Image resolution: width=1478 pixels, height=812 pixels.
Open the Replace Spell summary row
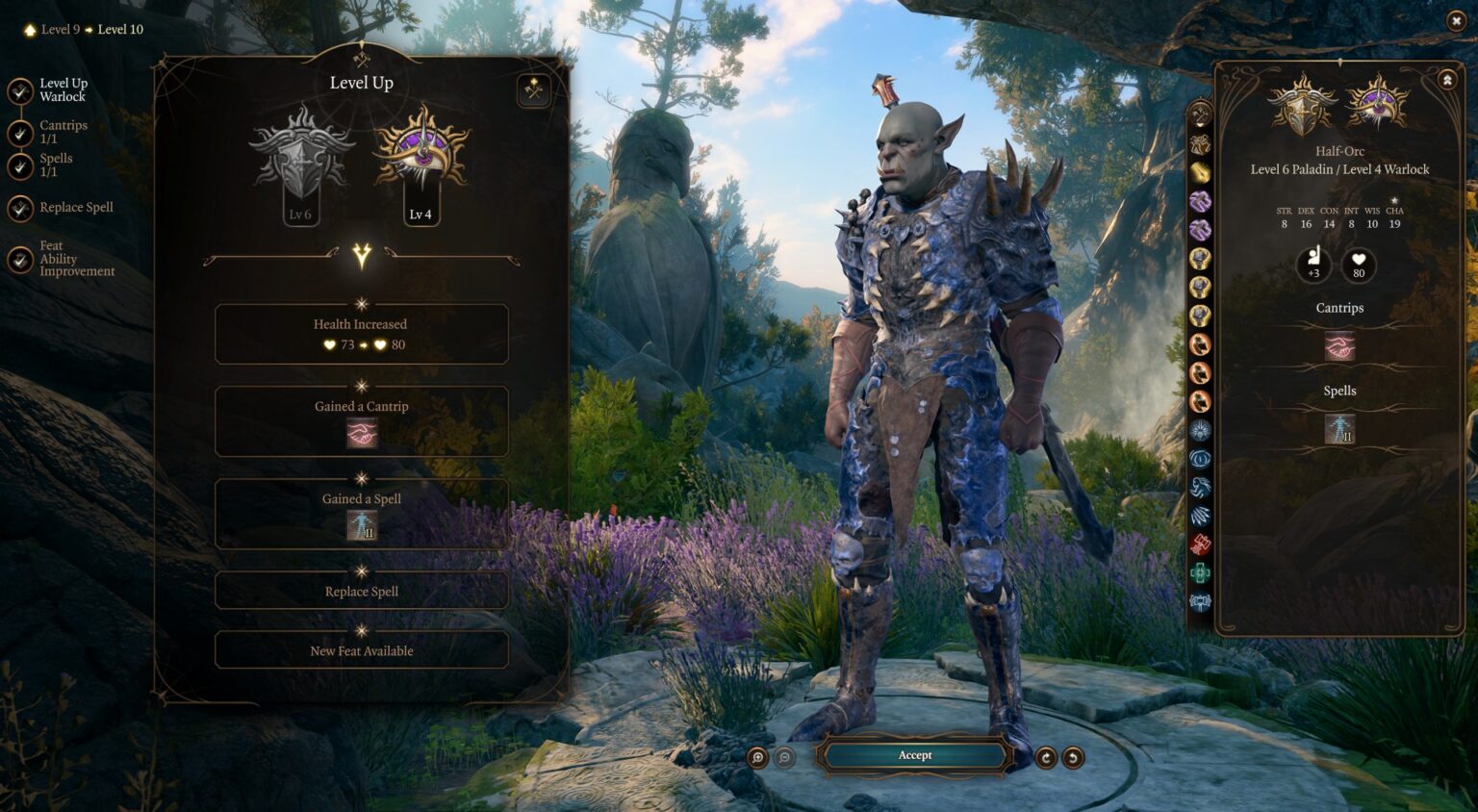coord(362,591)
